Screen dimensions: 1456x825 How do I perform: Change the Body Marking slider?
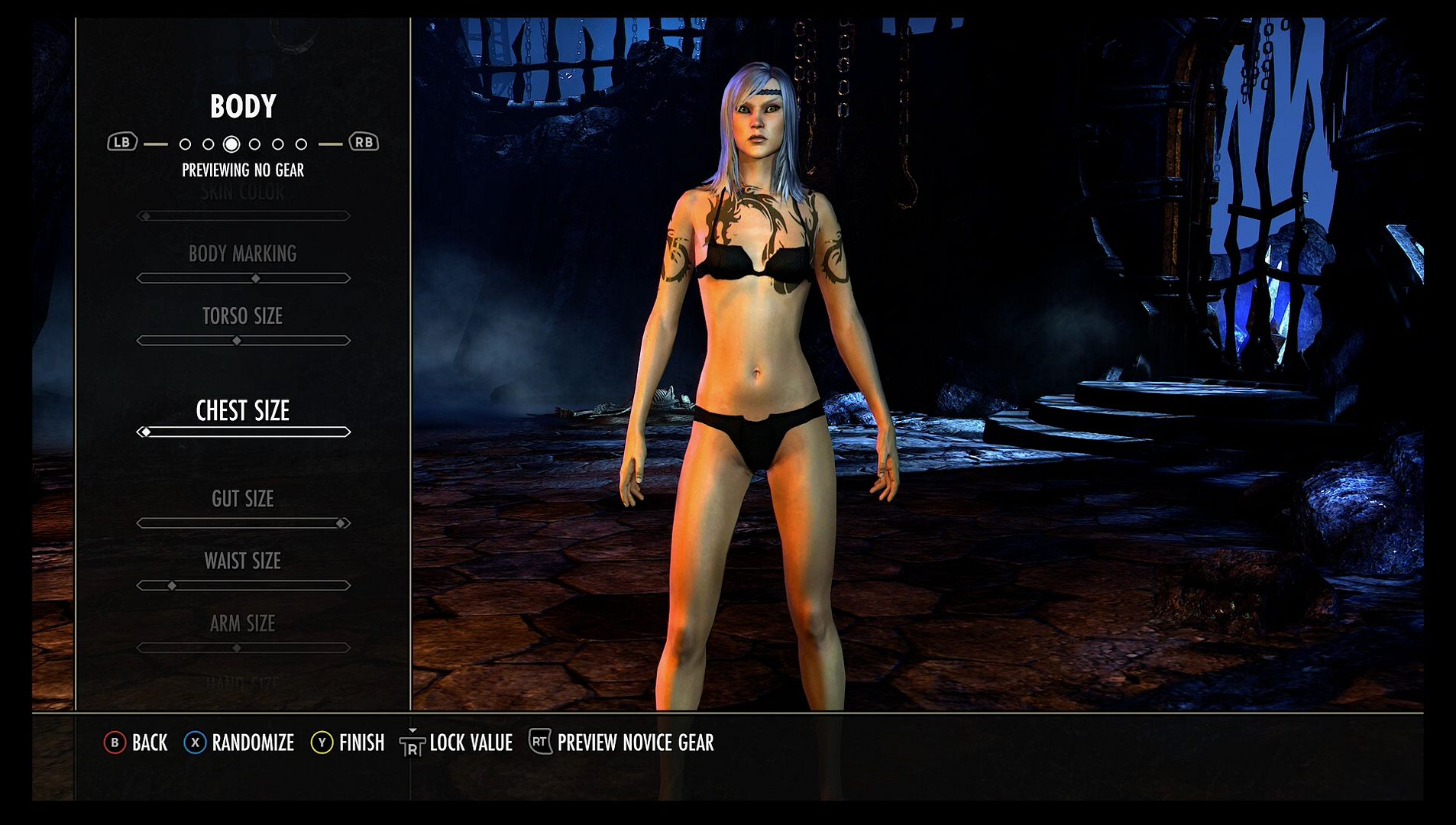[243, 279]
